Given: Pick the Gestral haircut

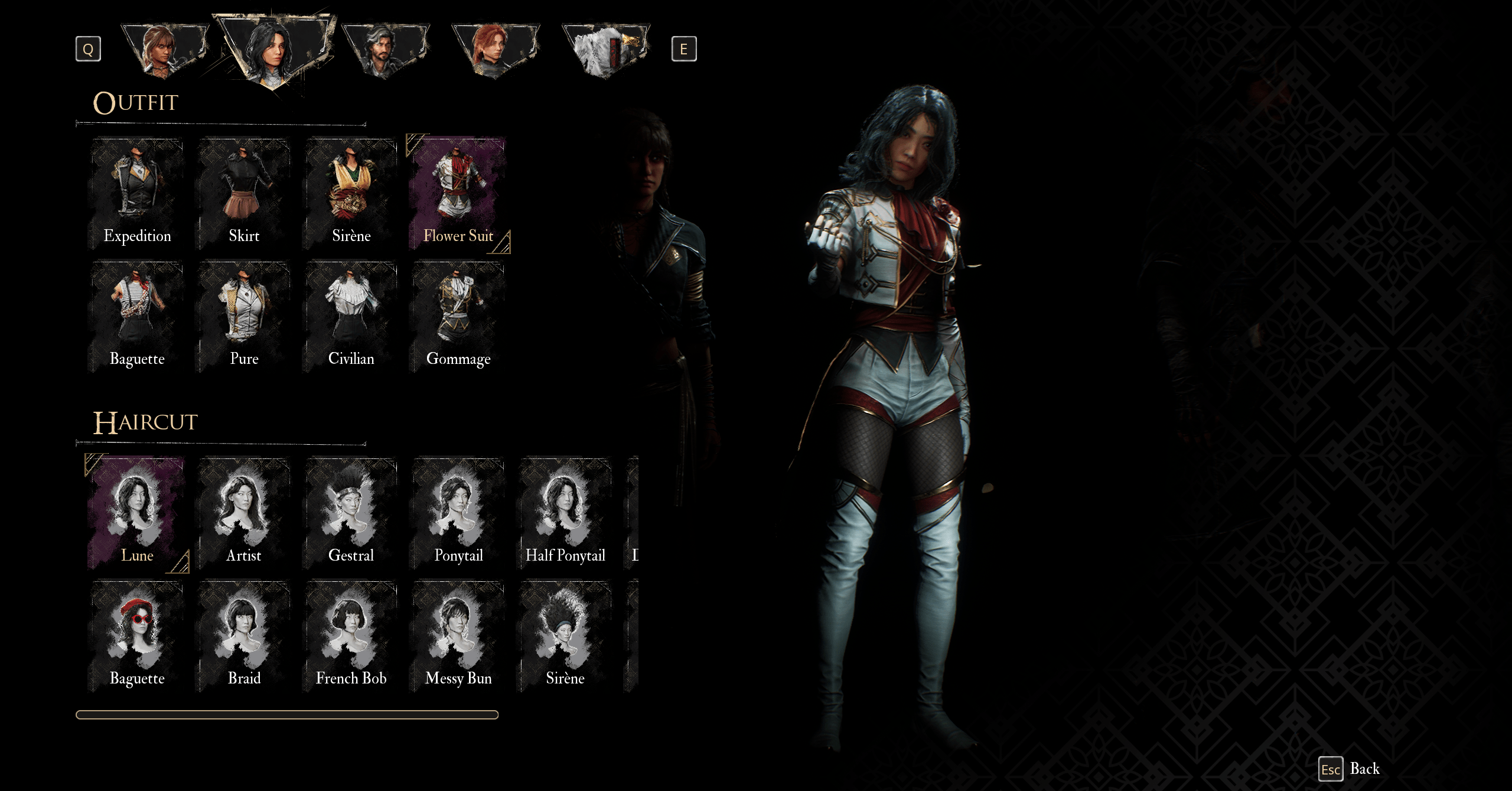Looking at the screenshot, I should click(x=351, y=513).
